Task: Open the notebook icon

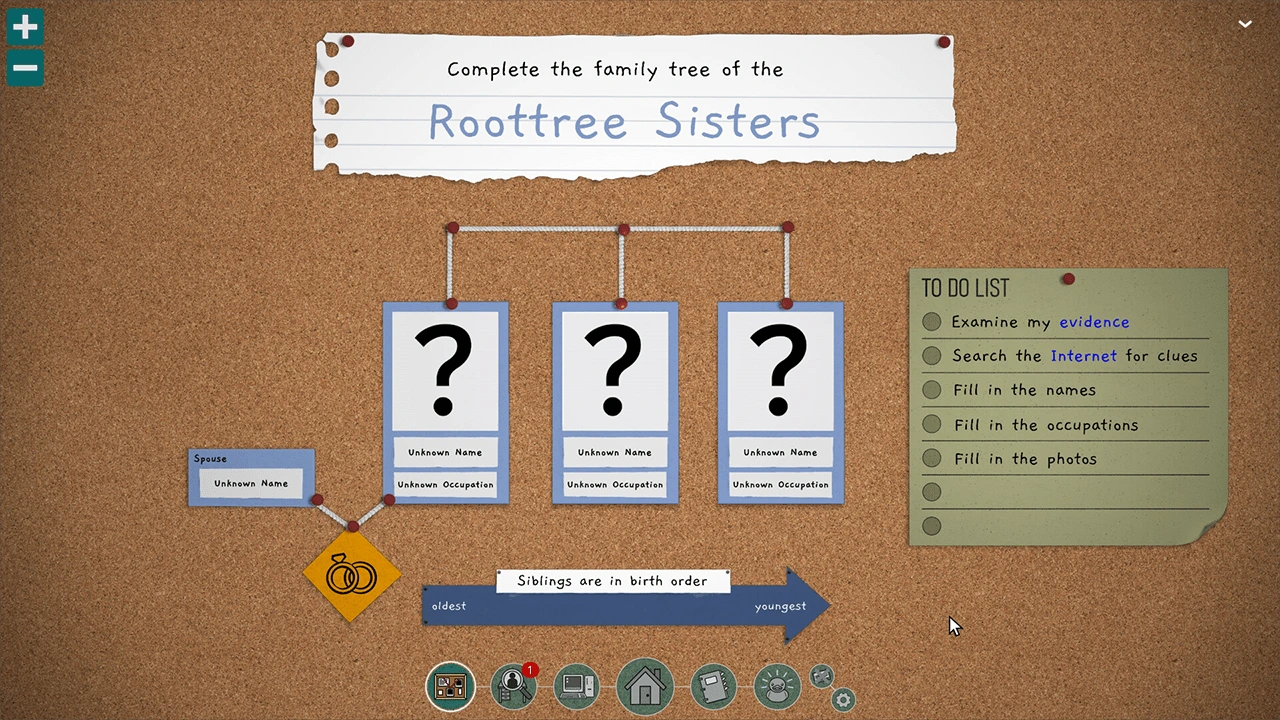Action: pyautogui.click(x=713, y=685)
